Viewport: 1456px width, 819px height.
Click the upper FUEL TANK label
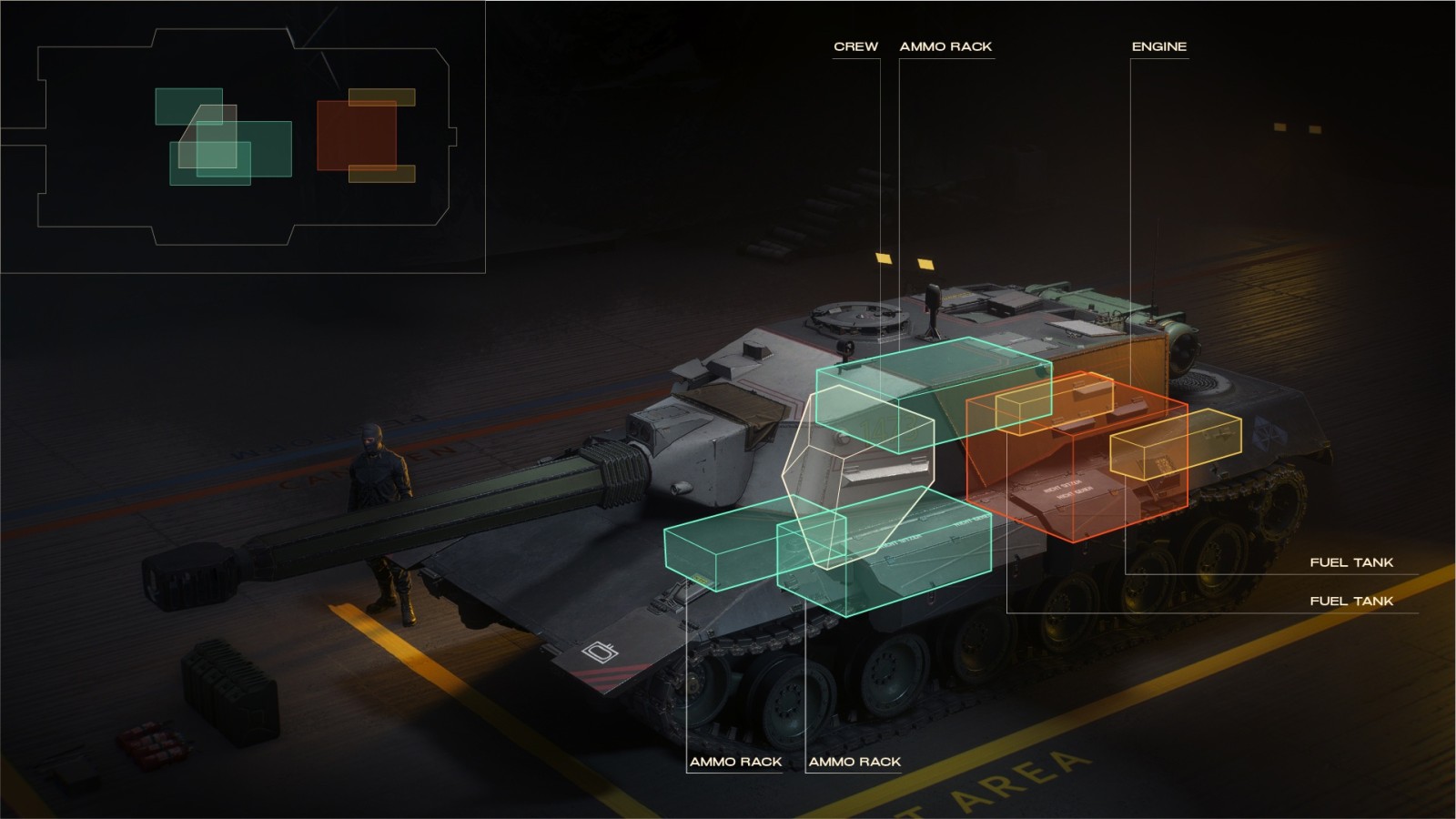click(x=1352, y=562)
